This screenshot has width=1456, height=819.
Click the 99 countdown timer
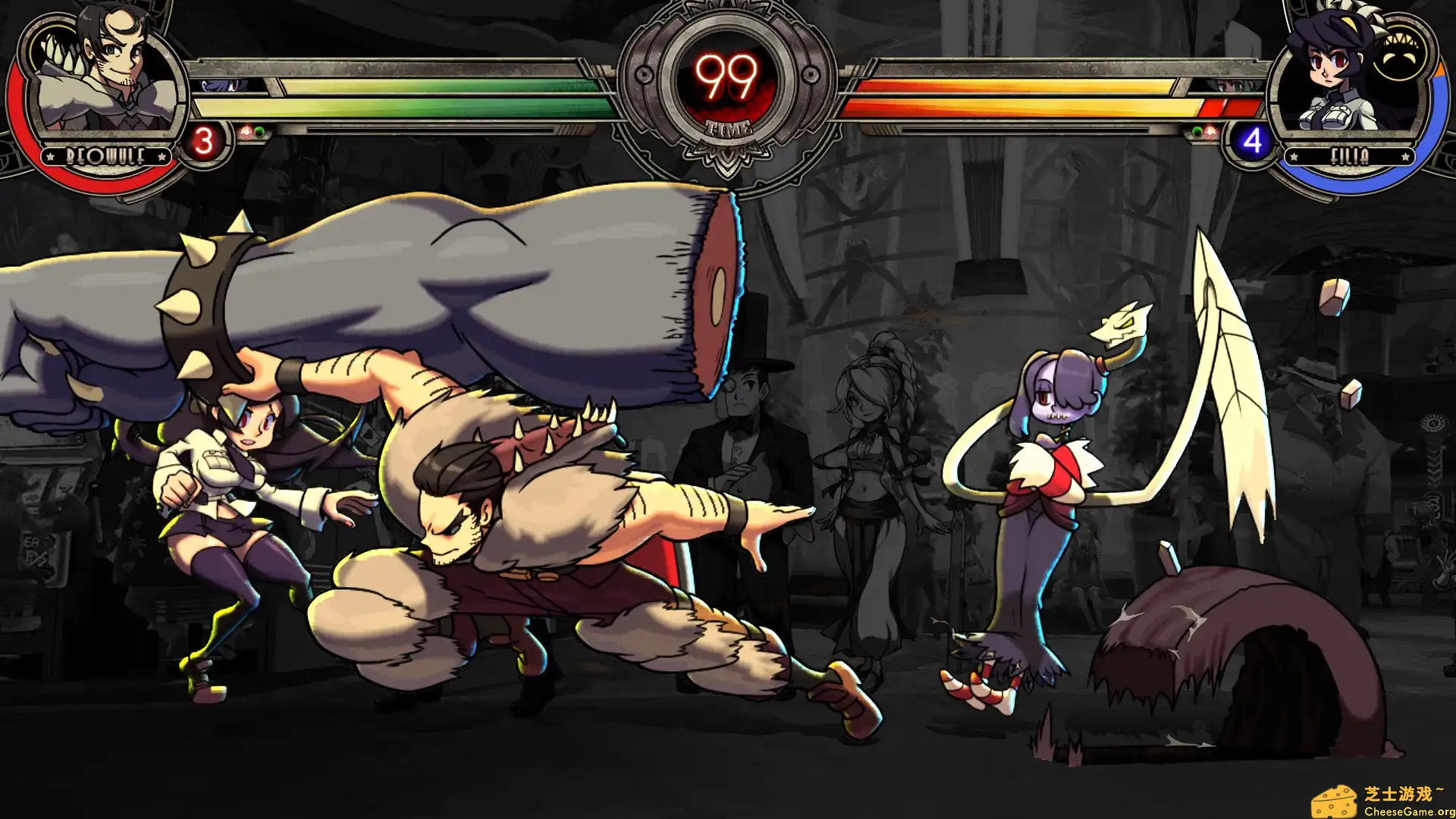point(726,76)
